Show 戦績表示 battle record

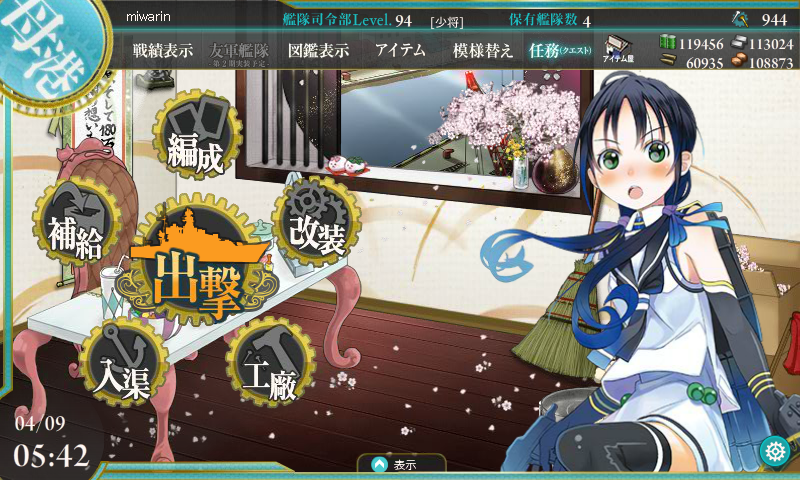[162, 51]
